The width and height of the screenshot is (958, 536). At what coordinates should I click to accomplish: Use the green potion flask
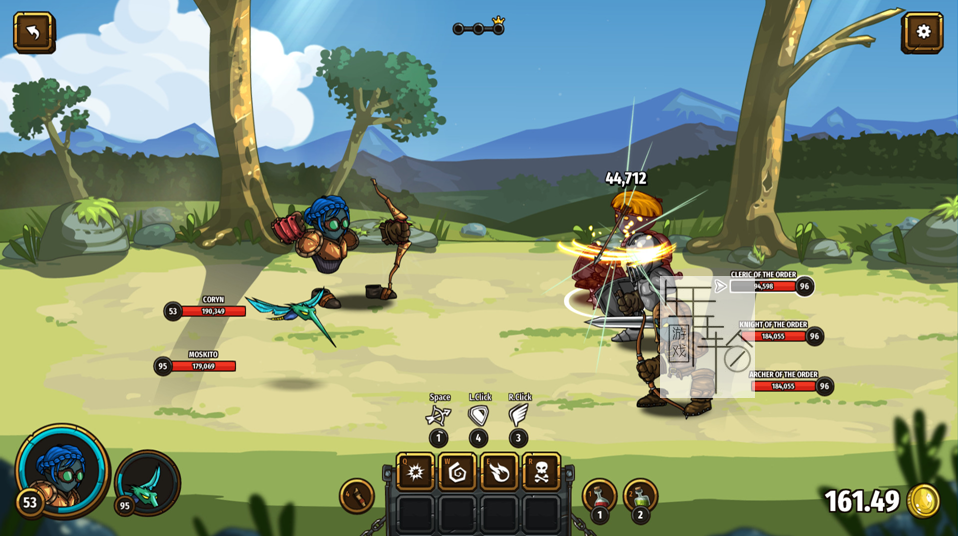point(640,495)
